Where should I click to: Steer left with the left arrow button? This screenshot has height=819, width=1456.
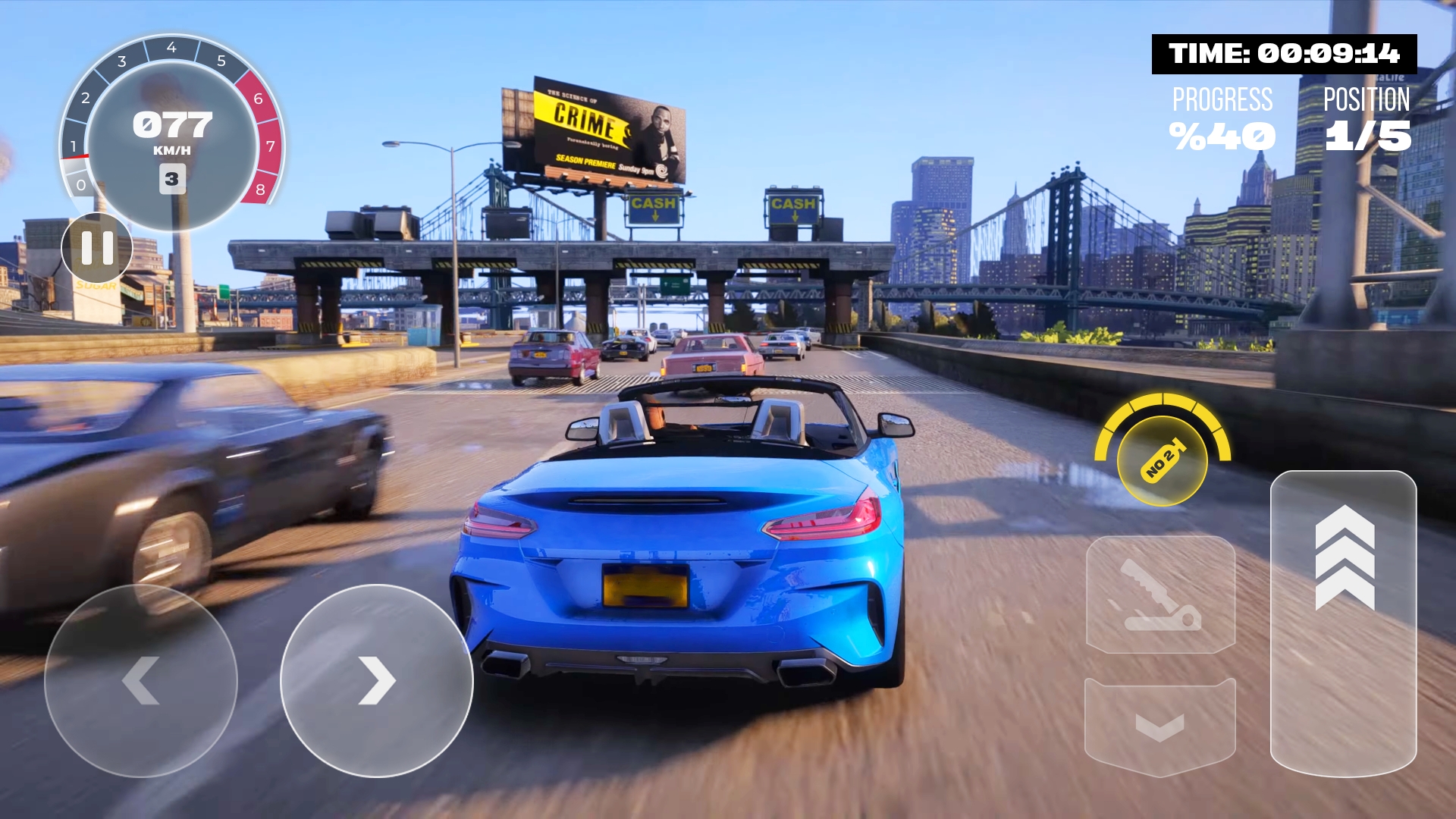[x=141, y=680]
